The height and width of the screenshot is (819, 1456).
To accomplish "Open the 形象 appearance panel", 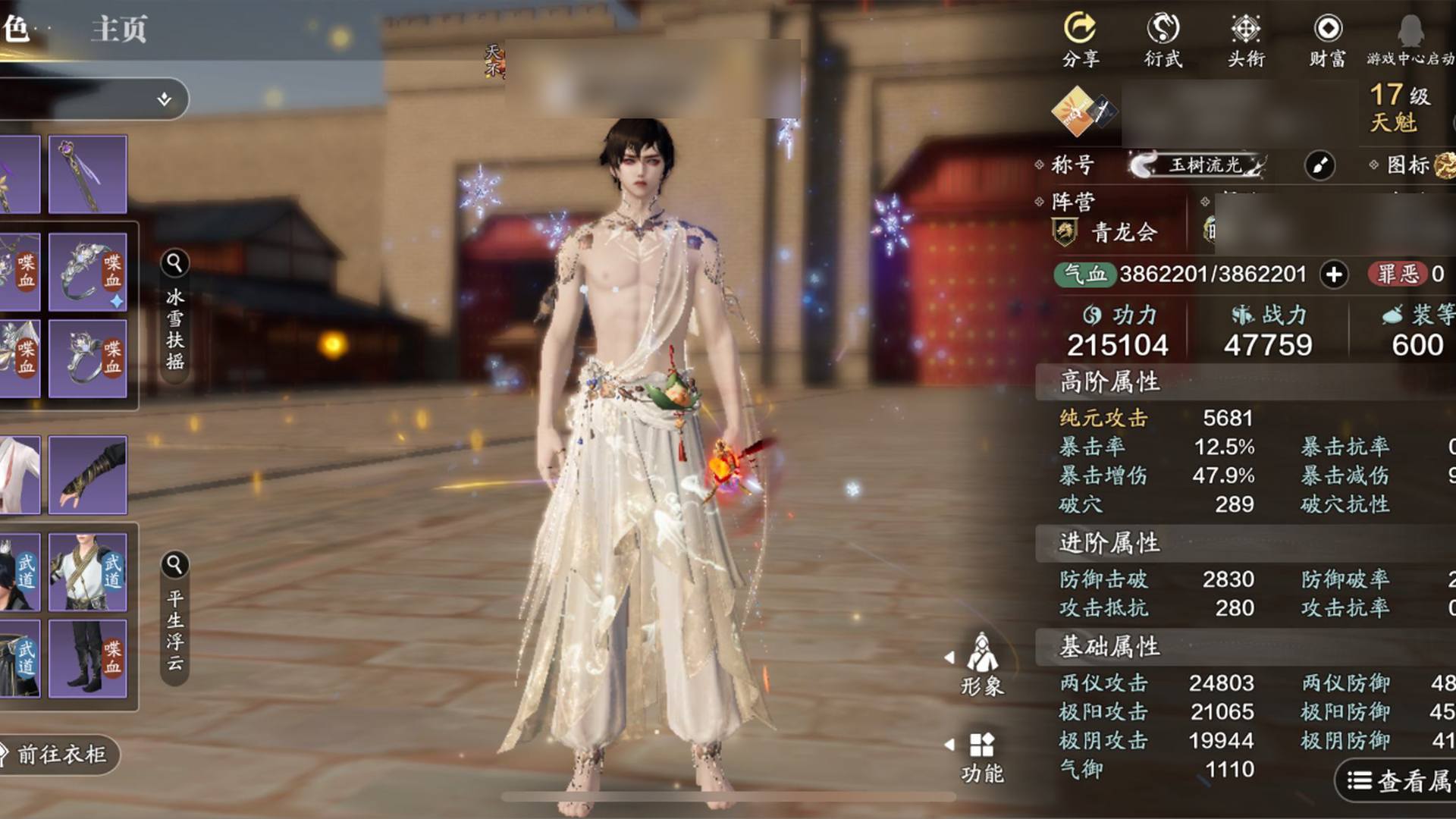I will point(982,664).
